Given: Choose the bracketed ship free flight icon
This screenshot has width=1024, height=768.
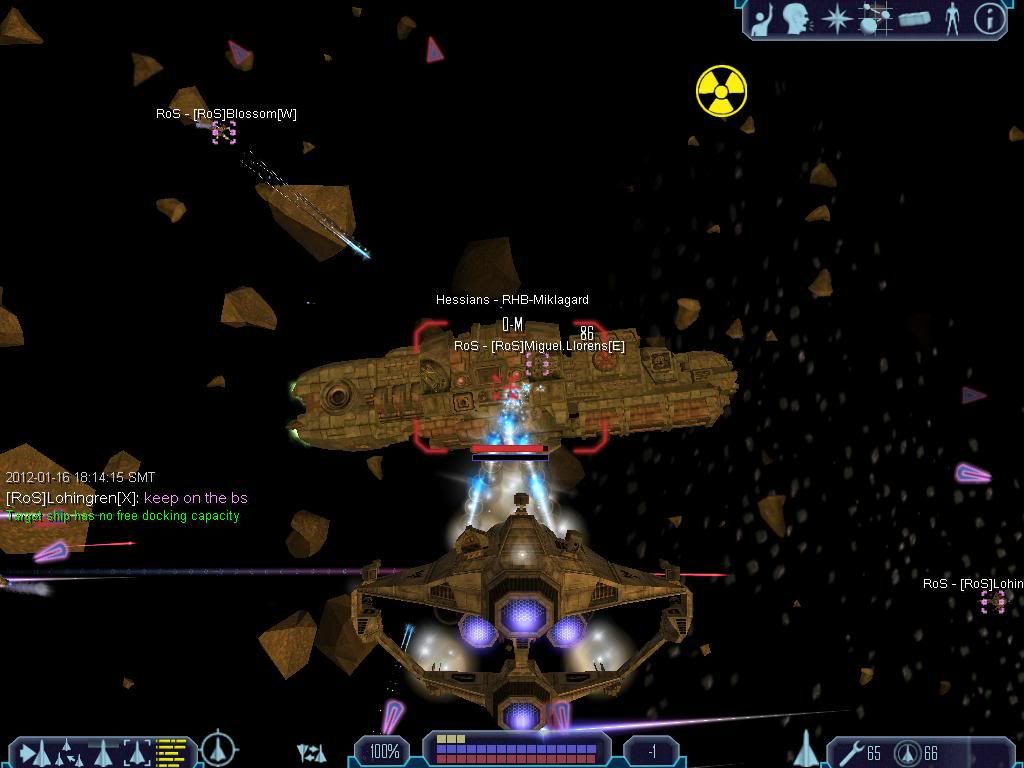Looking at the screenshot, I should [x=136, y=750].
